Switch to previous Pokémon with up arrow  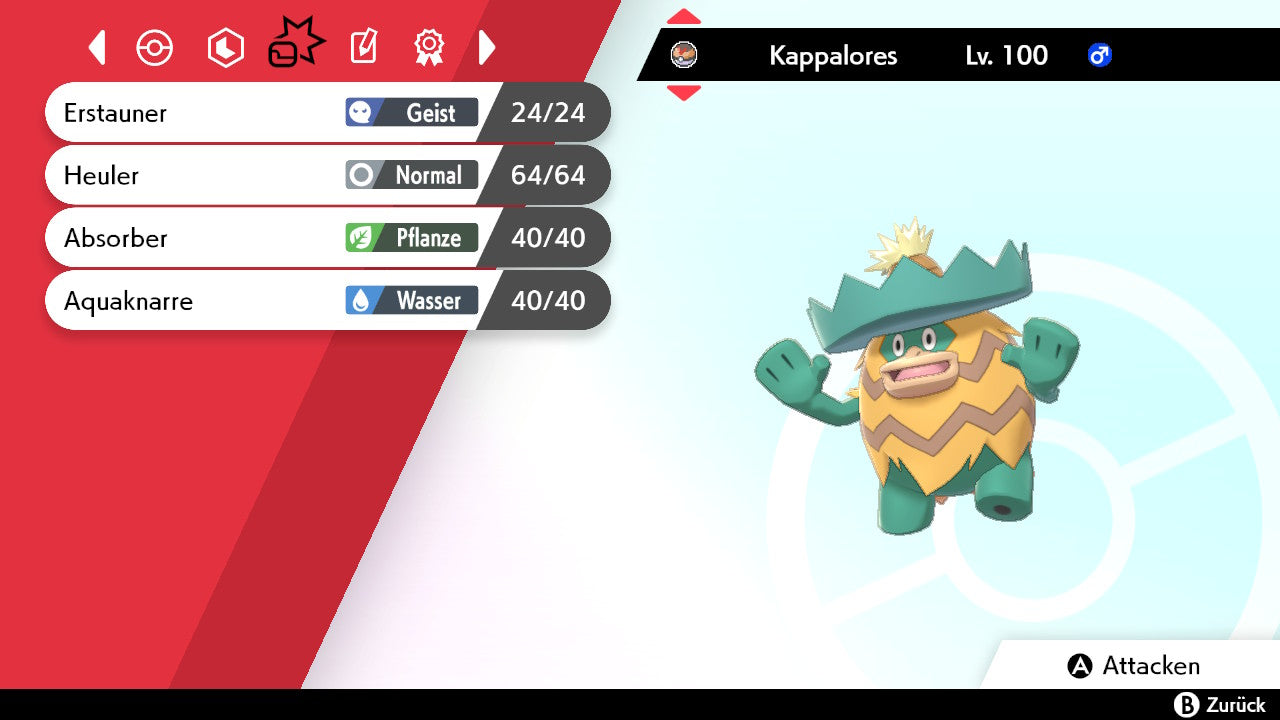pyautogui.click(x=684, y=17)
